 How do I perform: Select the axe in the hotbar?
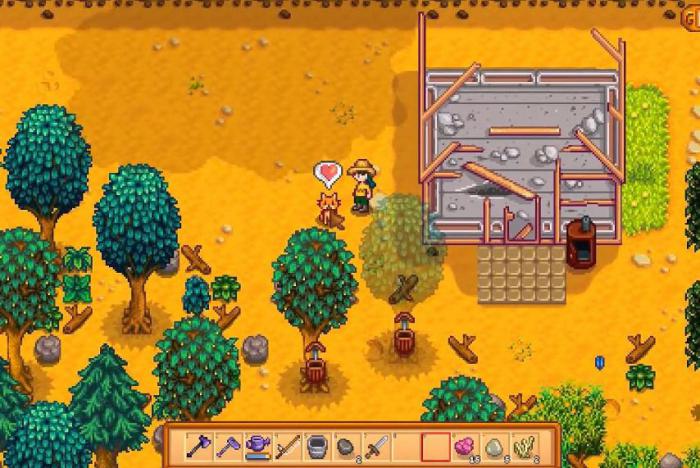(x=199, y=445)
